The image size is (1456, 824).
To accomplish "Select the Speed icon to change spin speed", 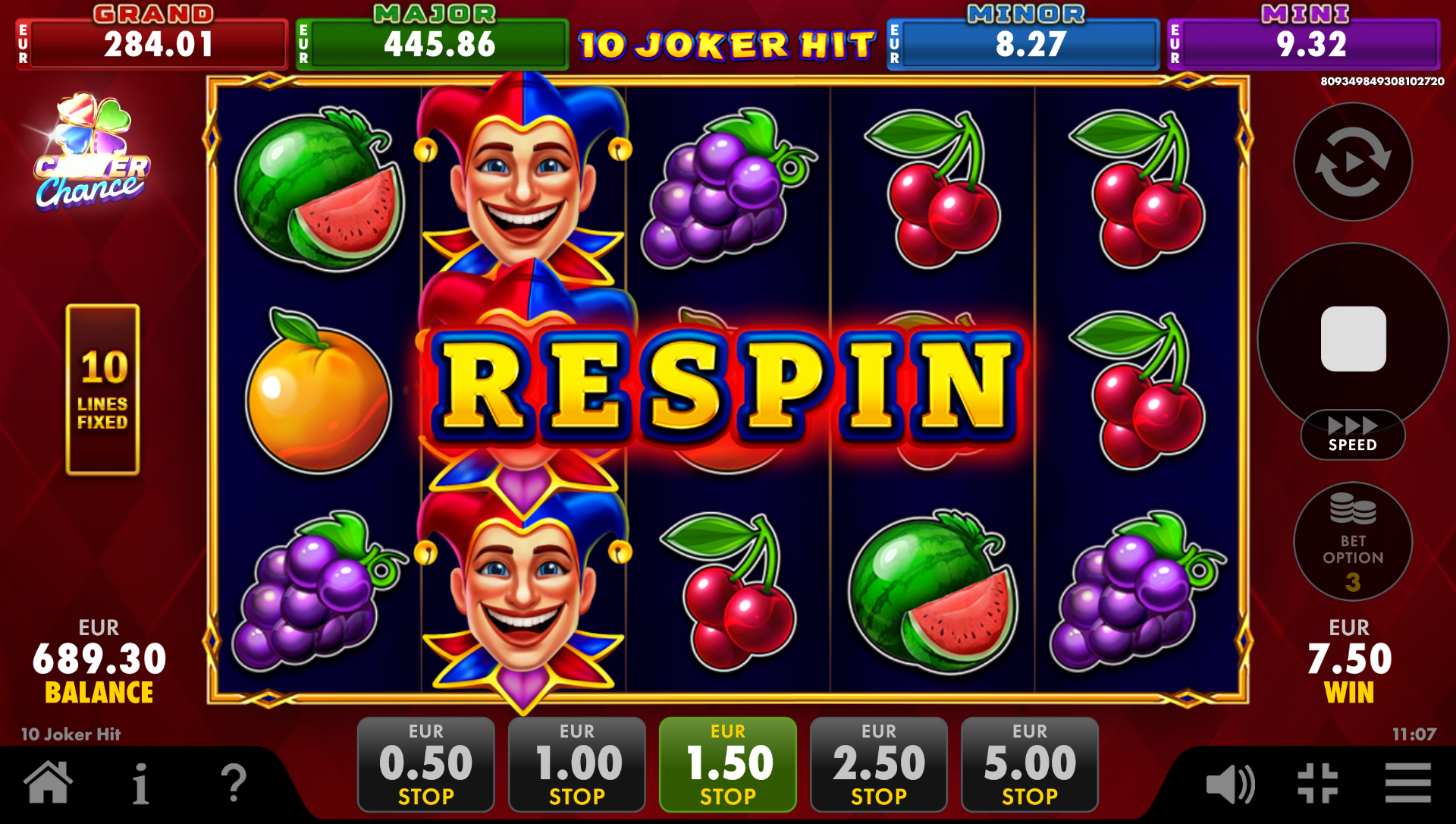I will pos(1353,434).
